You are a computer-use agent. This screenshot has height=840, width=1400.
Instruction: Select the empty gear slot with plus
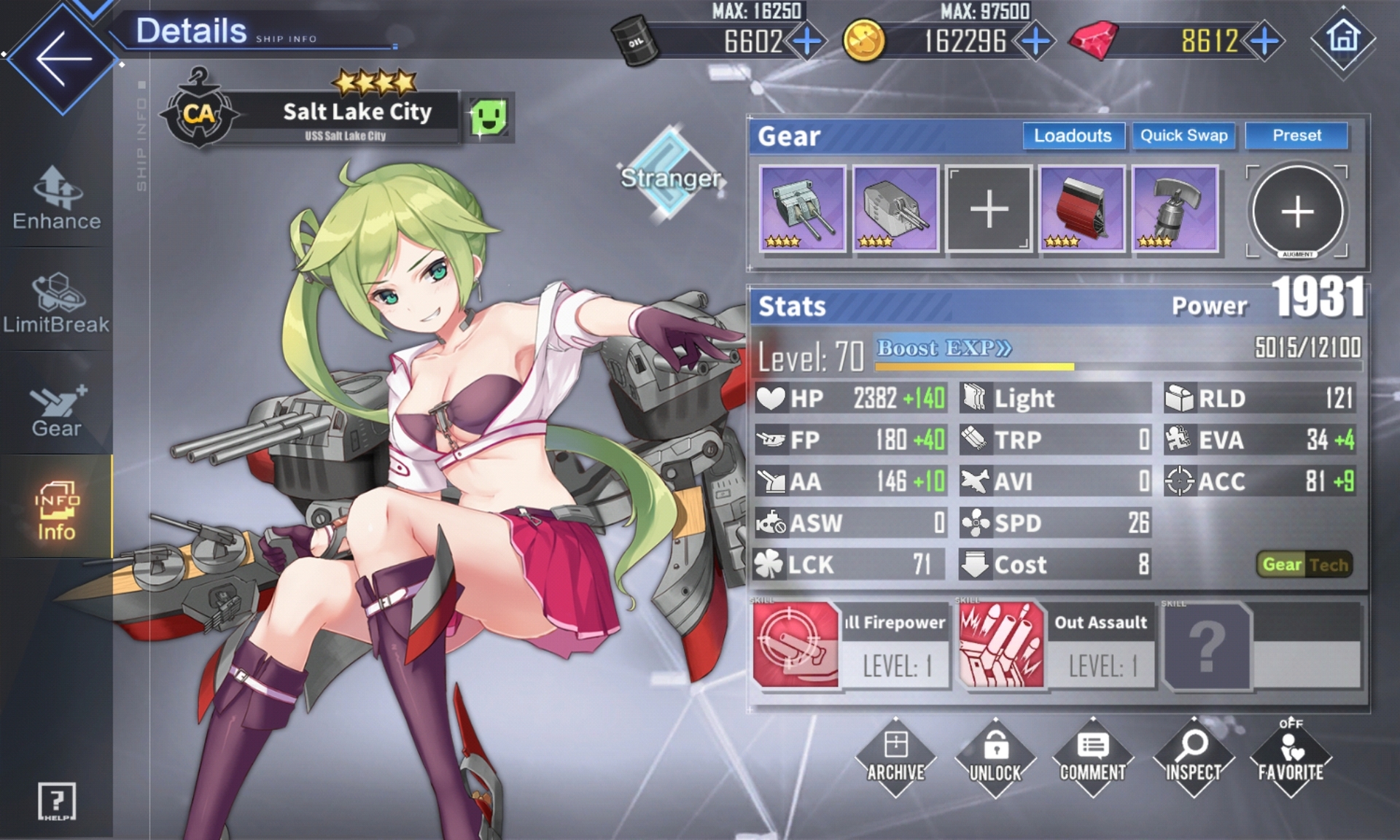tap(989, 209)
